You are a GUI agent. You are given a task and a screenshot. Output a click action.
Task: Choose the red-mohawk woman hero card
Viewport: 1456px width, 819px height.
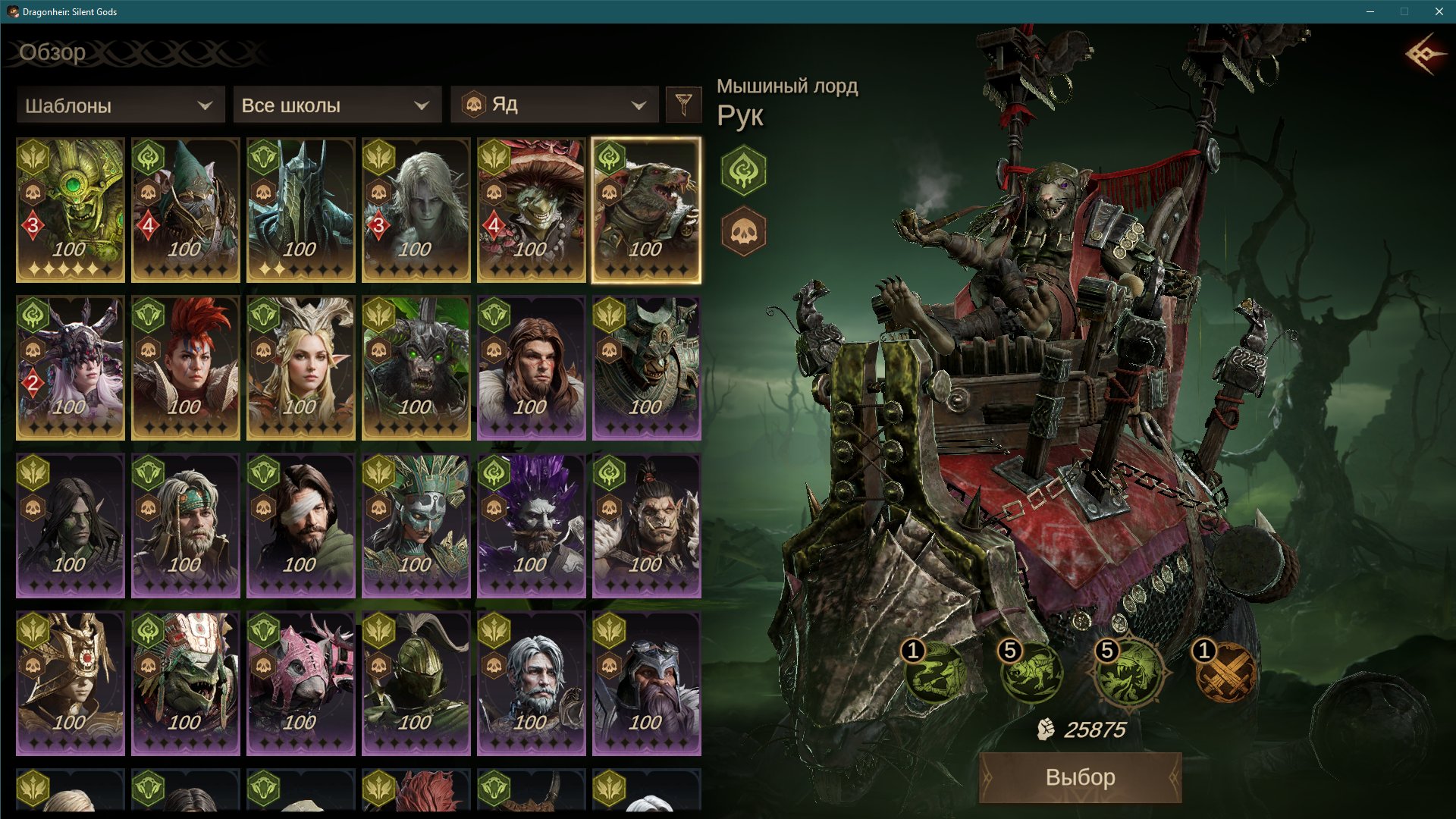[x=186, y=368]
